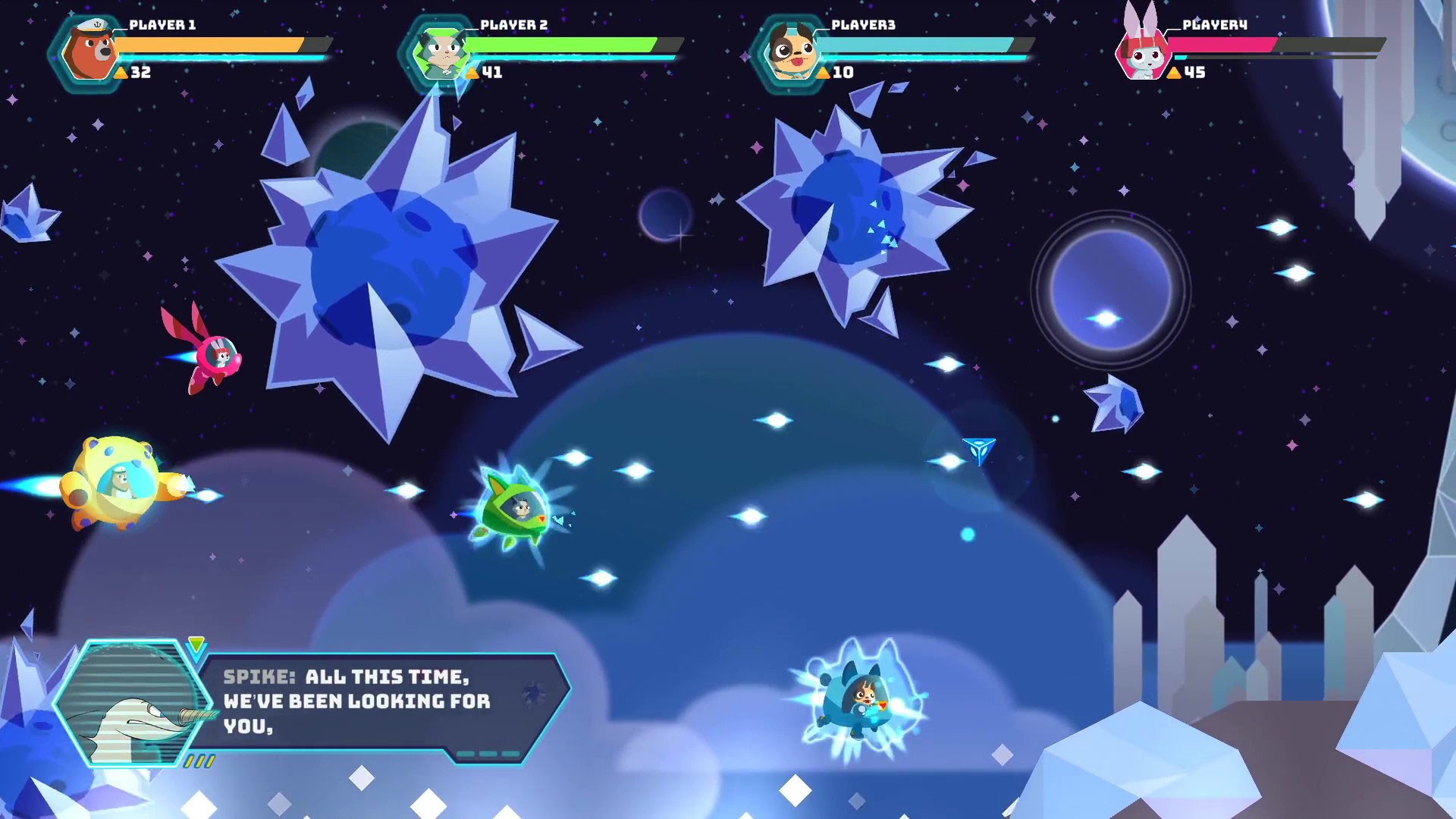Choose Player 3's pug dog portrait
The image size is (1456, 819).
[790, 53]
